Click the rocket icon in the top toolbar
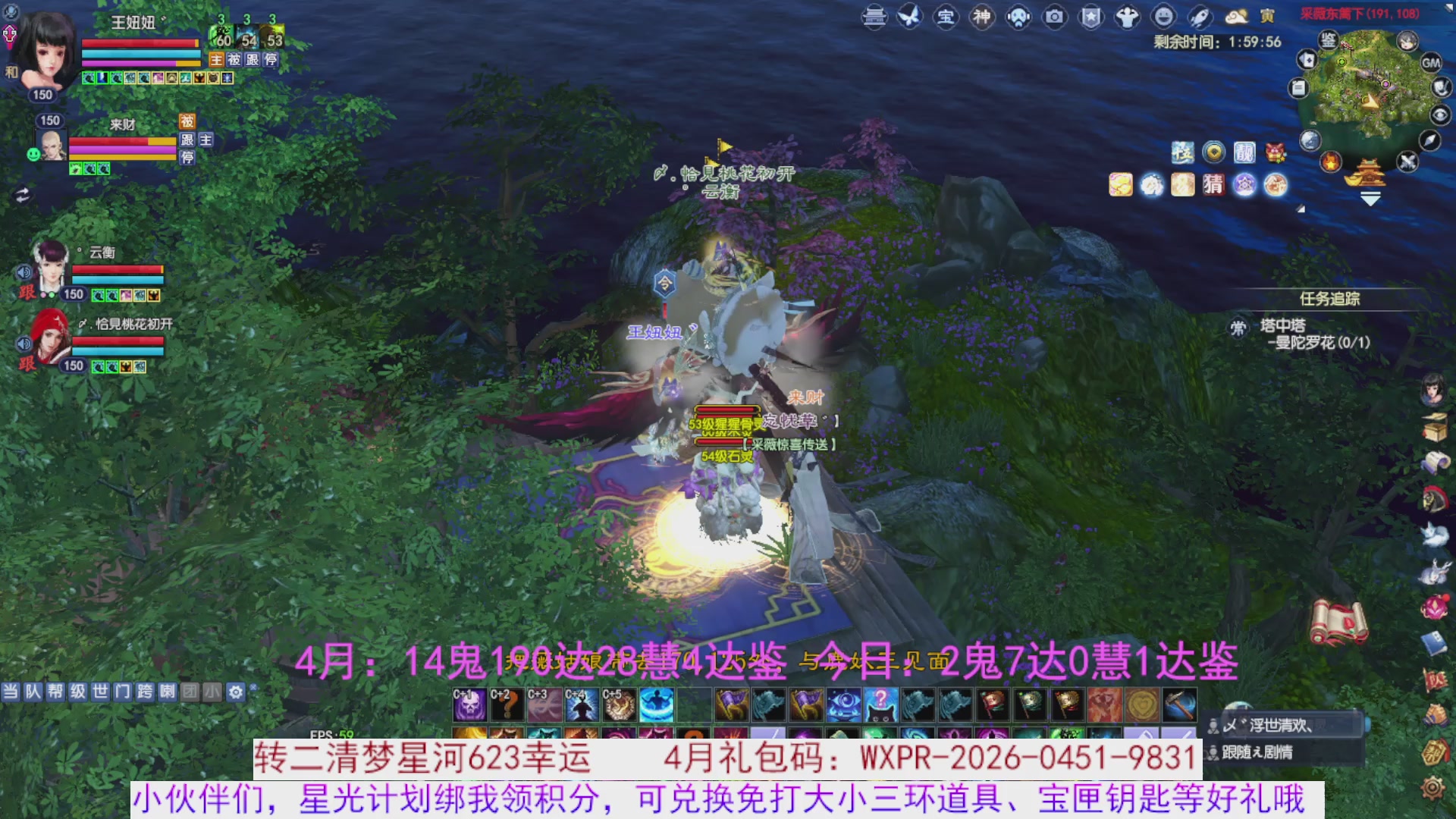This screenshot has height=819, width=1456. click(1200, 17)
